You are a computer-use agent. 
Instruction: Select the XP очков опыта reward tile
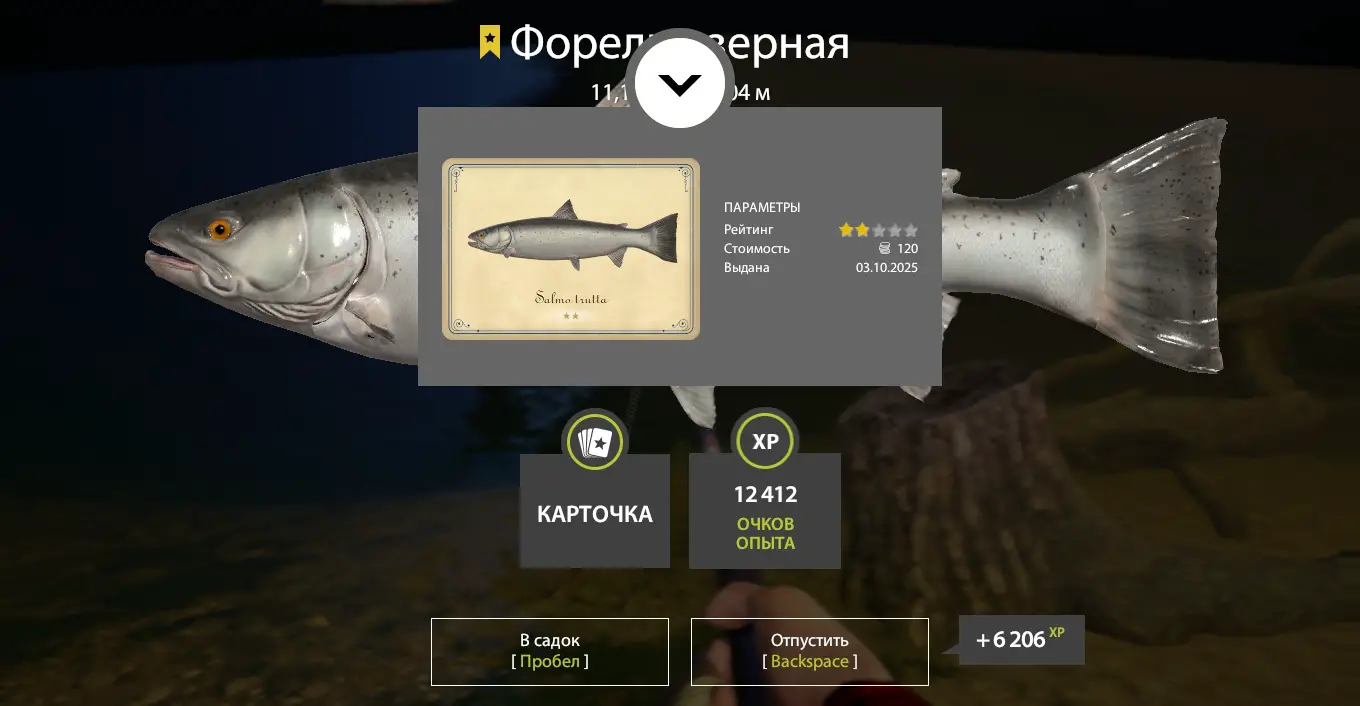765,510
